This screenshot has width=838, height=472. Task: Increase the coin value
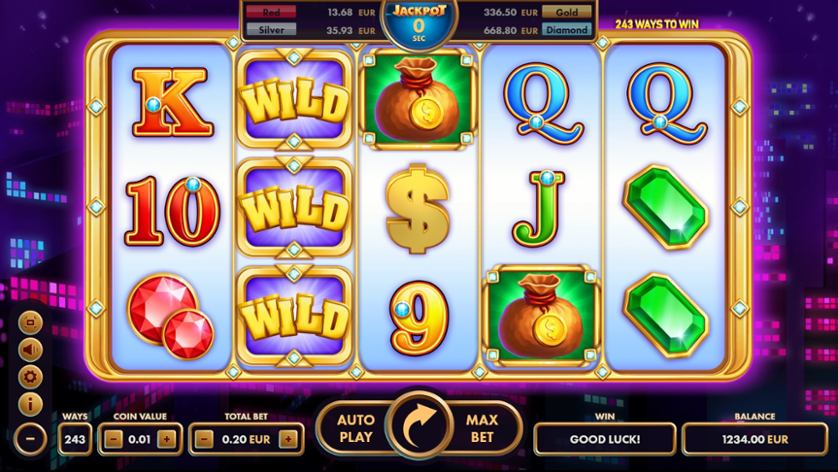pyautogui.click(x=166, y=438)
